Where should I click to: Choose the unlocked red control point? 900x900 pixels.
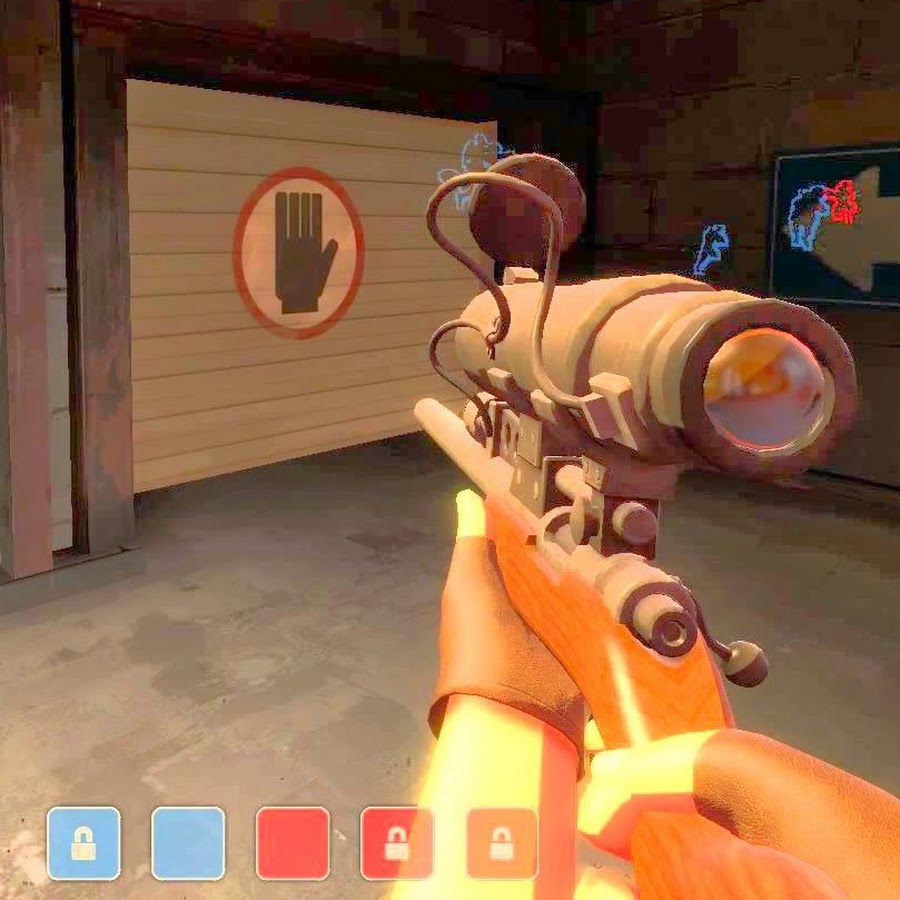point(293,843)
